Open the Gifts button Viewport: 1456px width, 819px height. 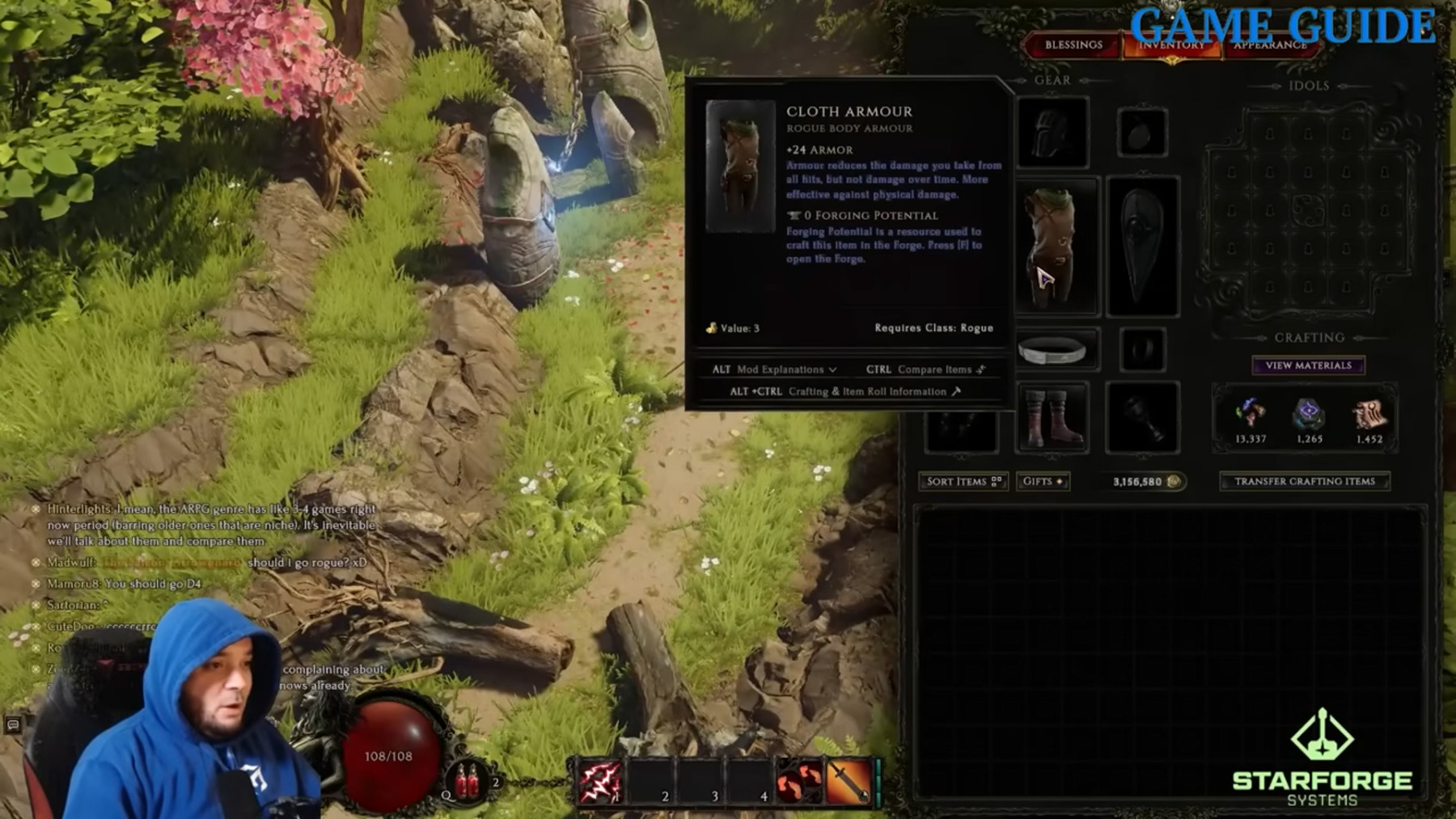tap(1043, 481)
